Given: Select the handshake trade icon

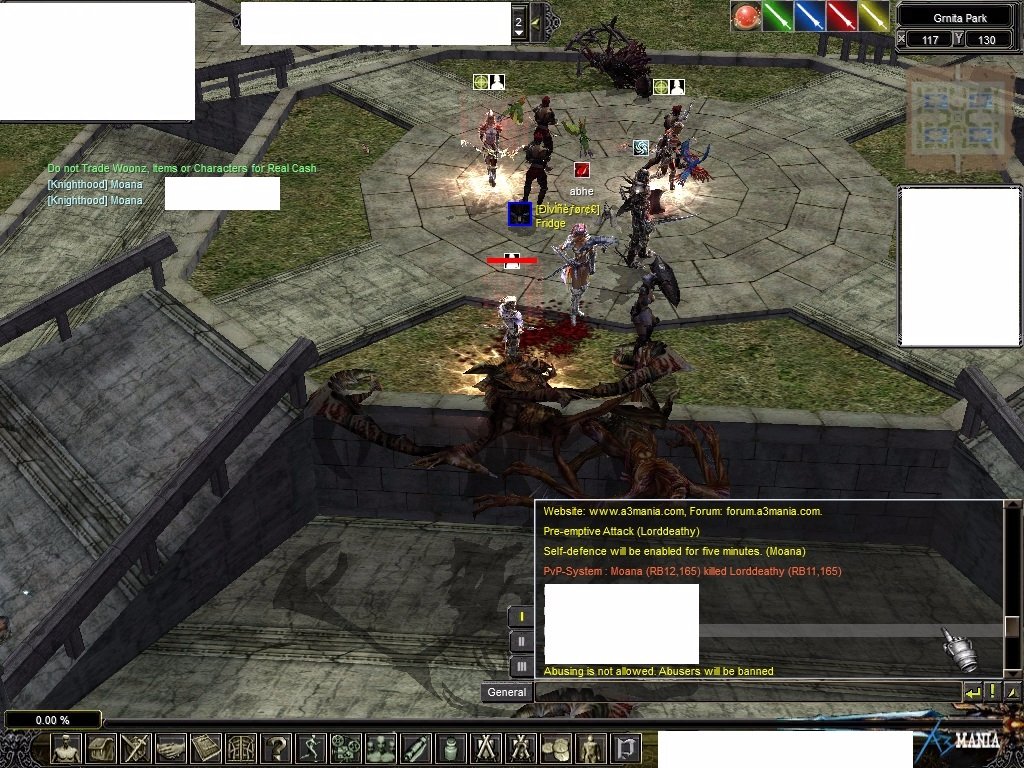Looking at the screenshot, I should click(171, 748).
